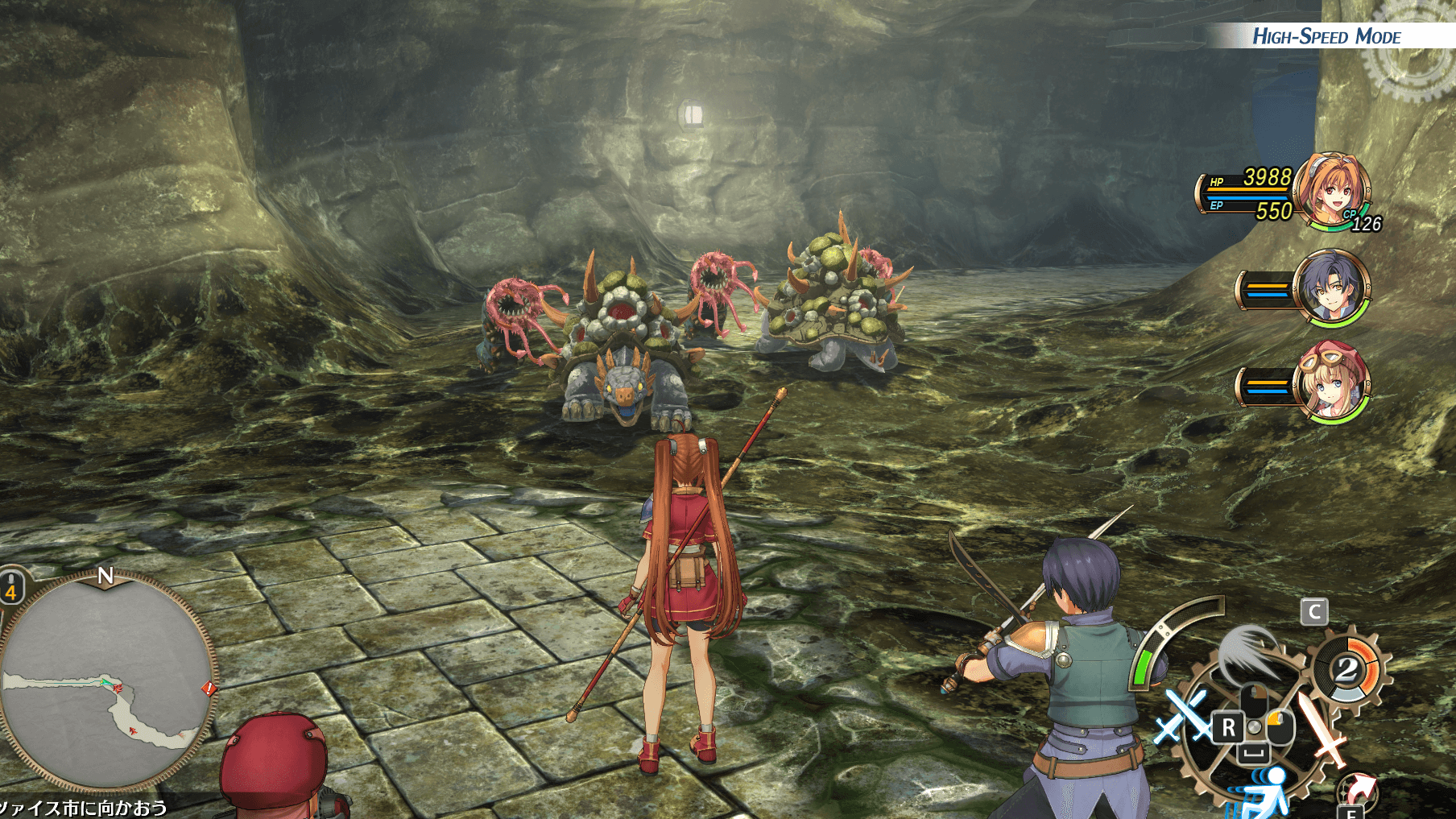The width and height of the screenshot is (1456, 819).
Task: Select the blonde goggles girl's party portrait
Action: tap(1332, 383)
